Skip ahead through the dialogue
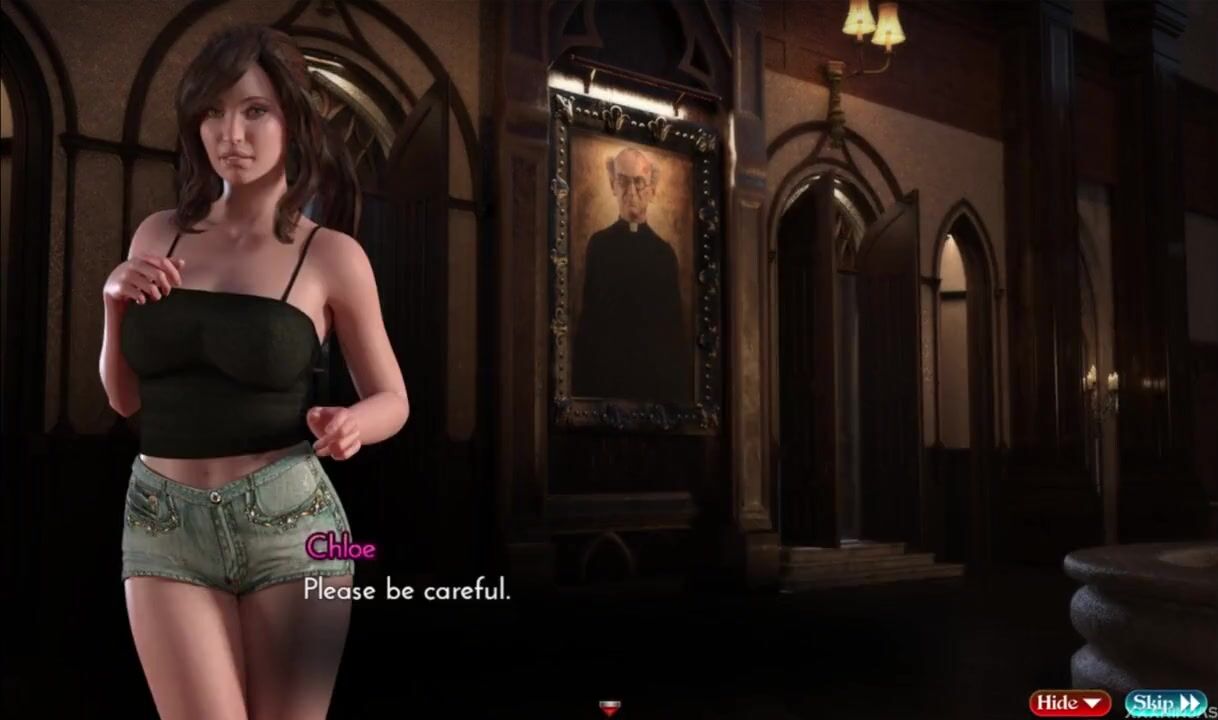 pyautogui.click(x=1165, y=703)
